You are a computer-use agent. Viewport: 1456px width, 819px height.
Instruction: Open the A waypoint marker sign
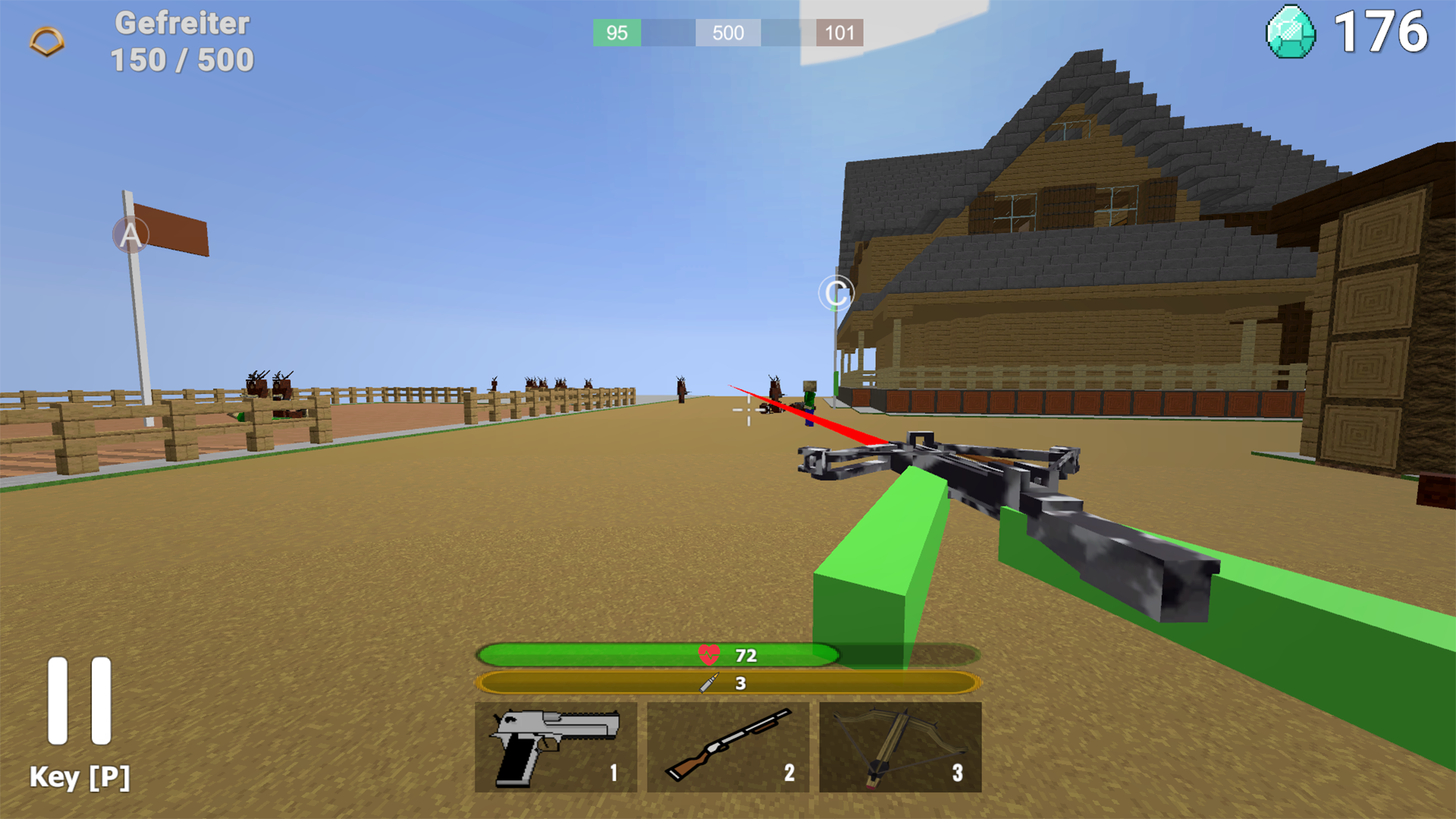click(130, 235)
